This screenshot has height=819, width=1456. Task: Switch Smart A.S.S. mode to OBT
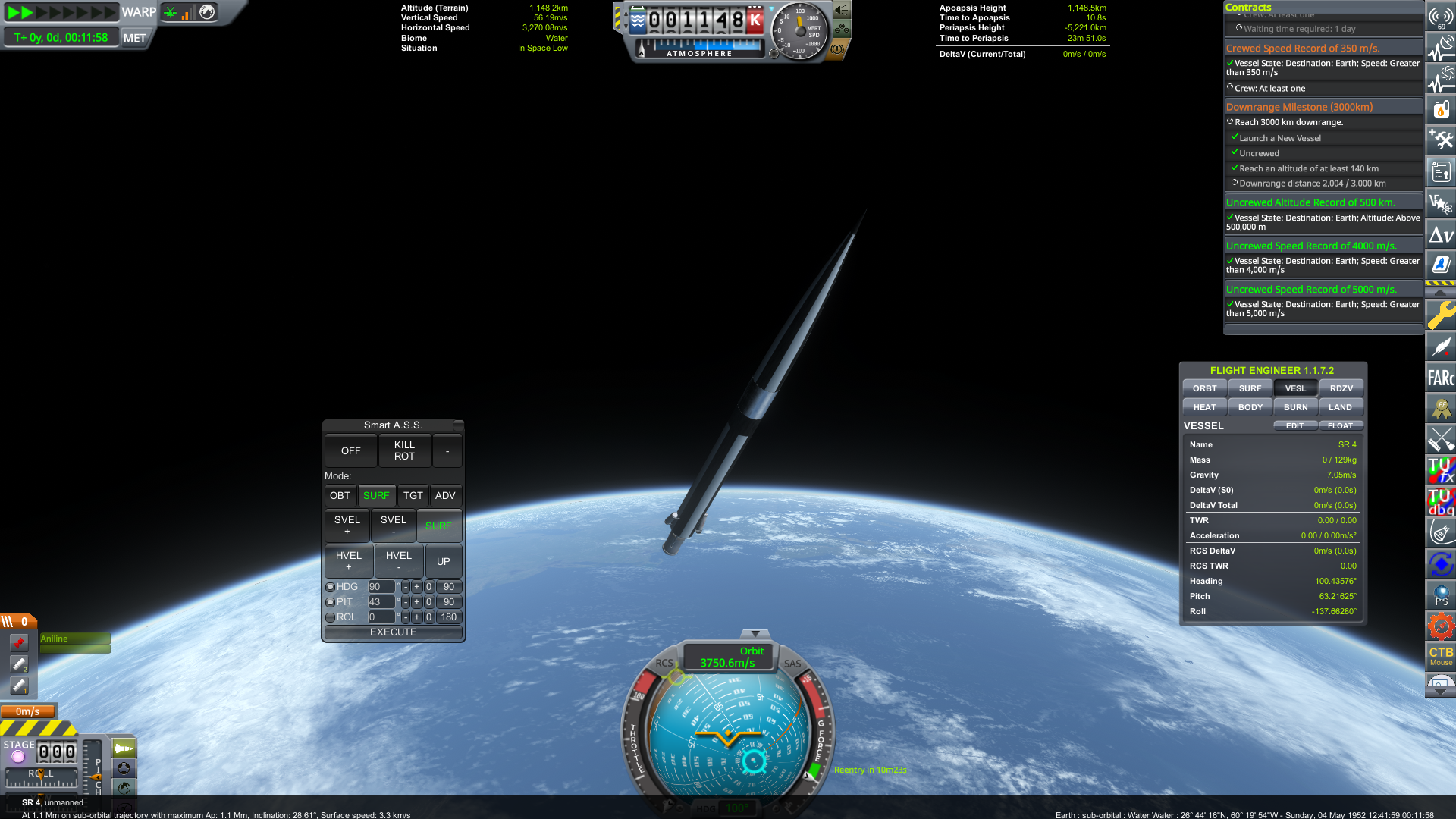tap(340, 496)
